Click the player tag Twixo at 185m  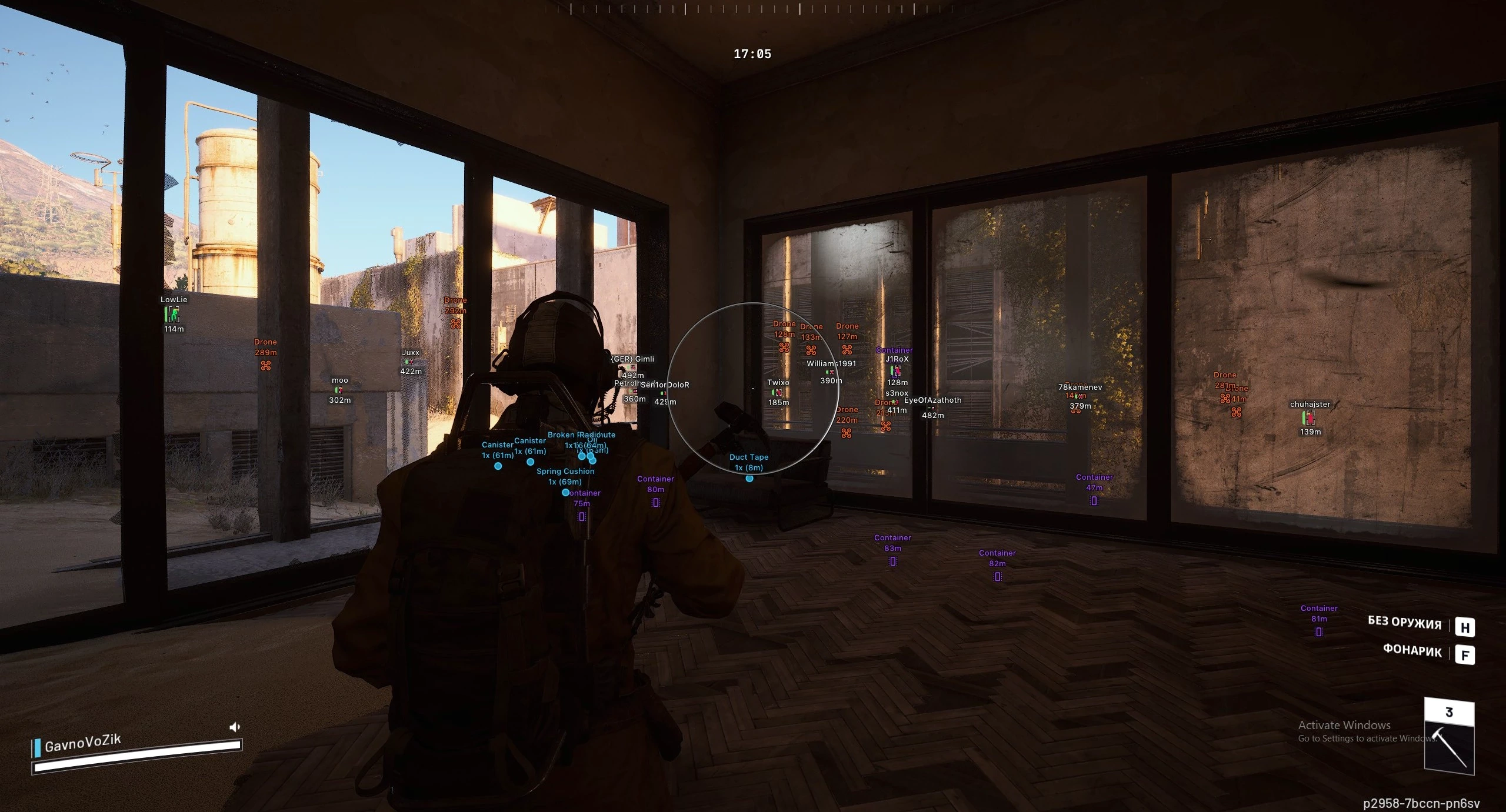778,382
